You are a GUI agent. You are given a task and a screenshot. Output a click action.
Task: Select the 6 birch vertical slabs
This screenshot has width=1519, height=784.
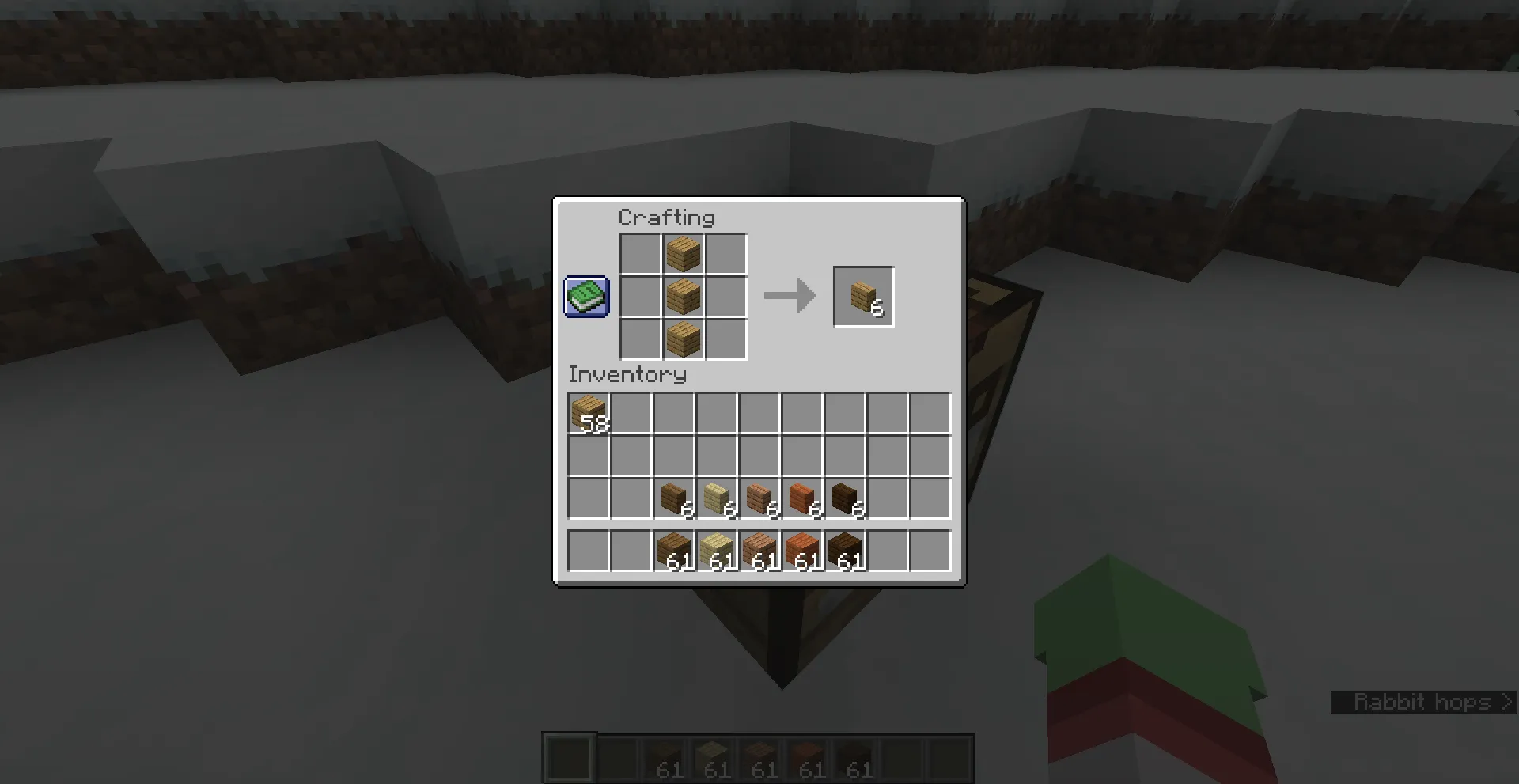click(718, 499)
